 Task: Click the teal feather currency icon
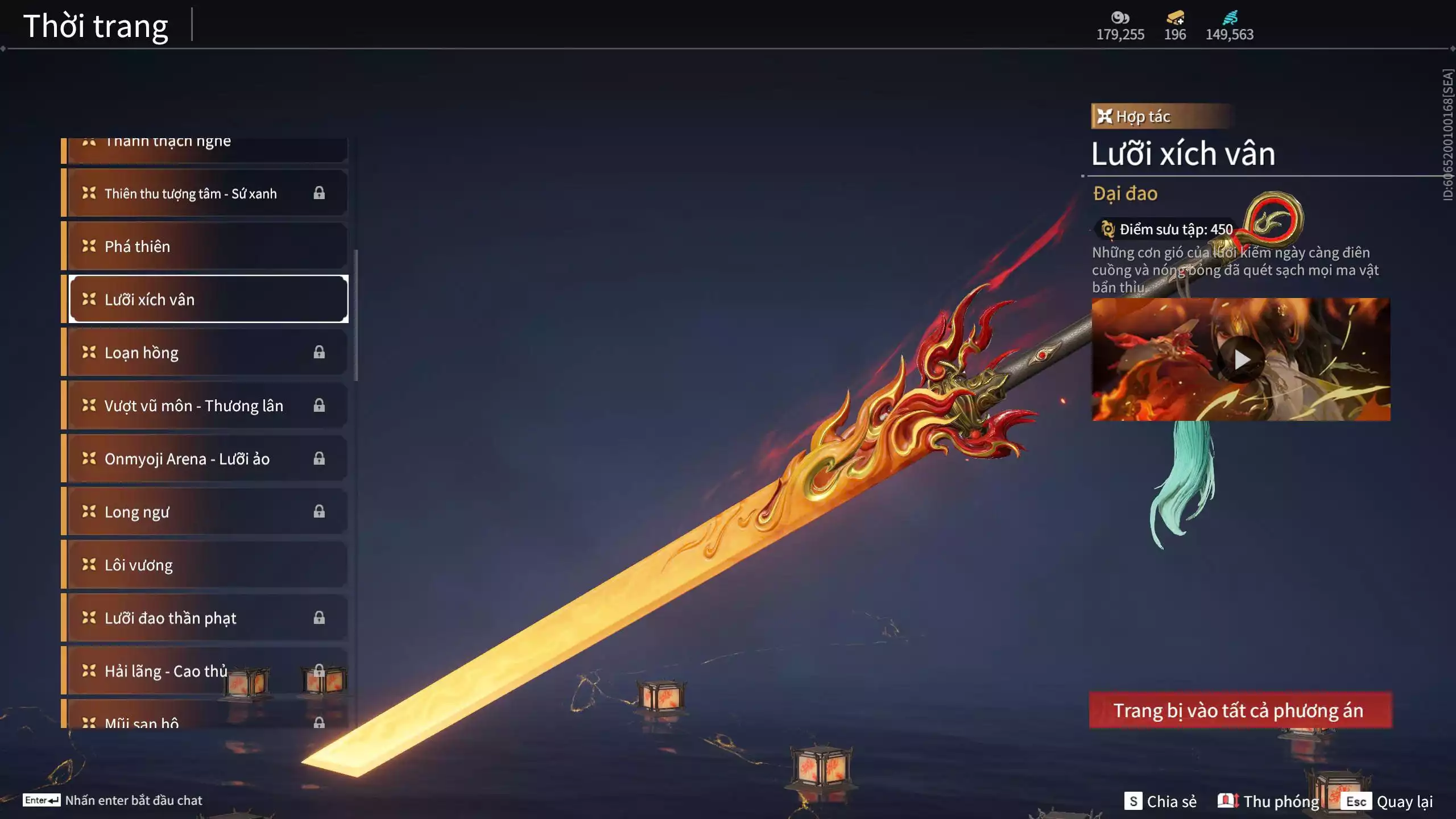1230,17
